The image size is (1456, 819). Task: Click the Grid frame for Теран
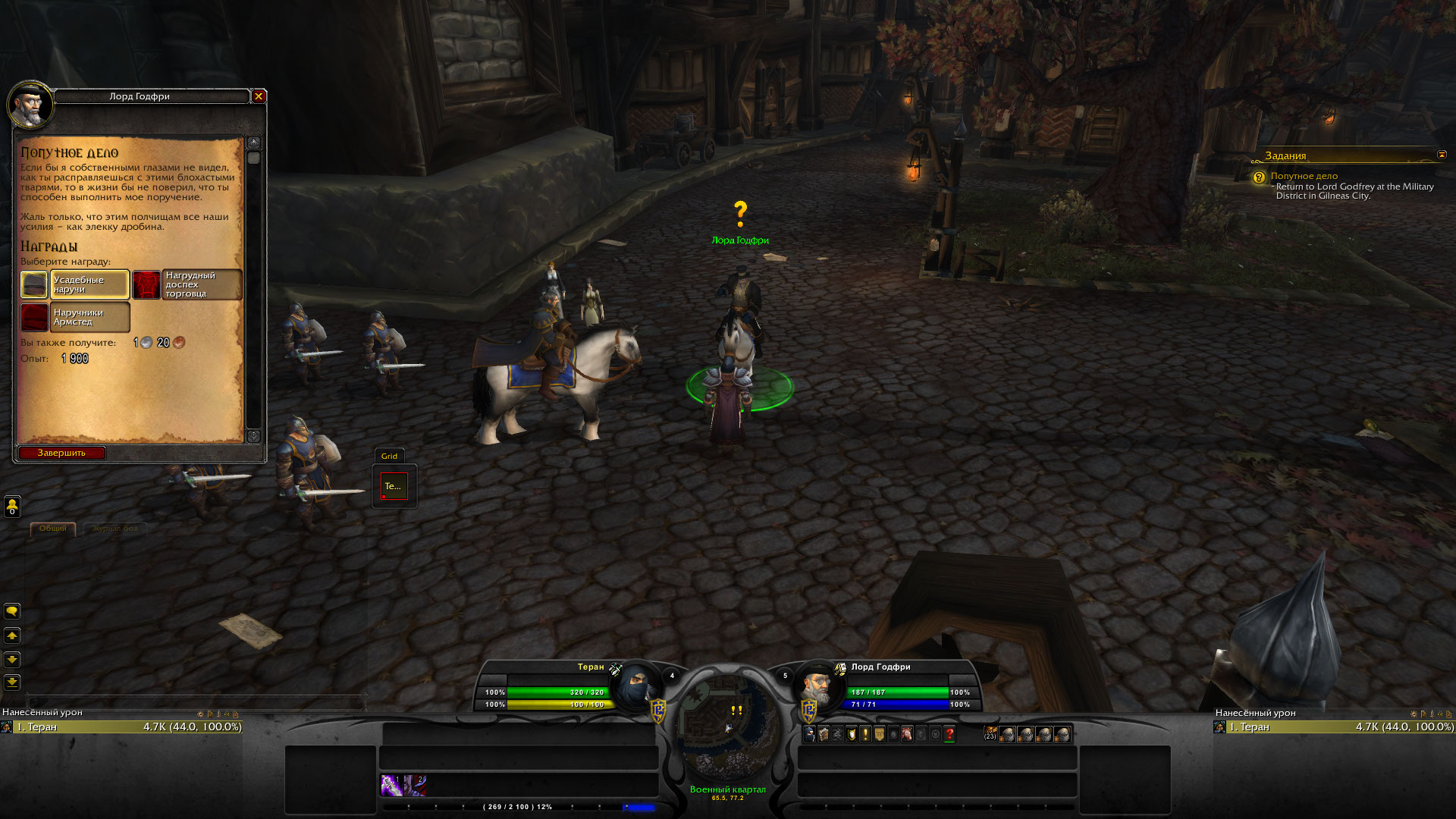[x=394, y=486]
